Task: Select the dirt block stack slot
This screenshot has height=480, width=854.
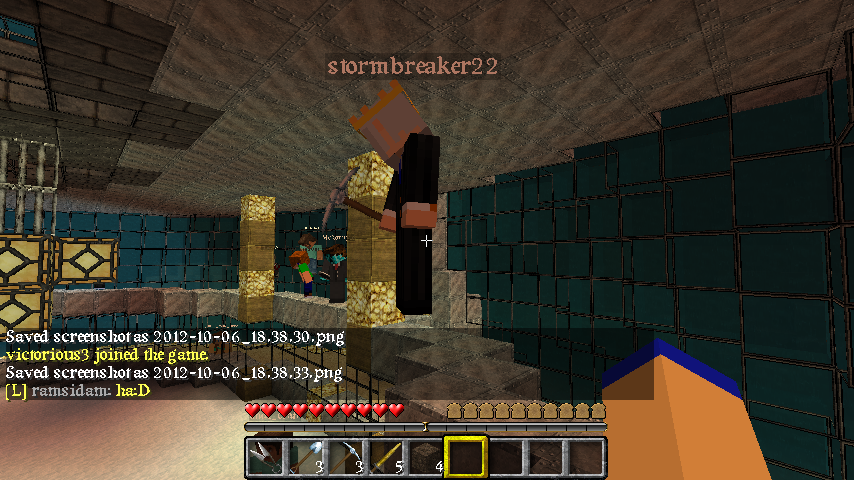Action: pos(426,458)
